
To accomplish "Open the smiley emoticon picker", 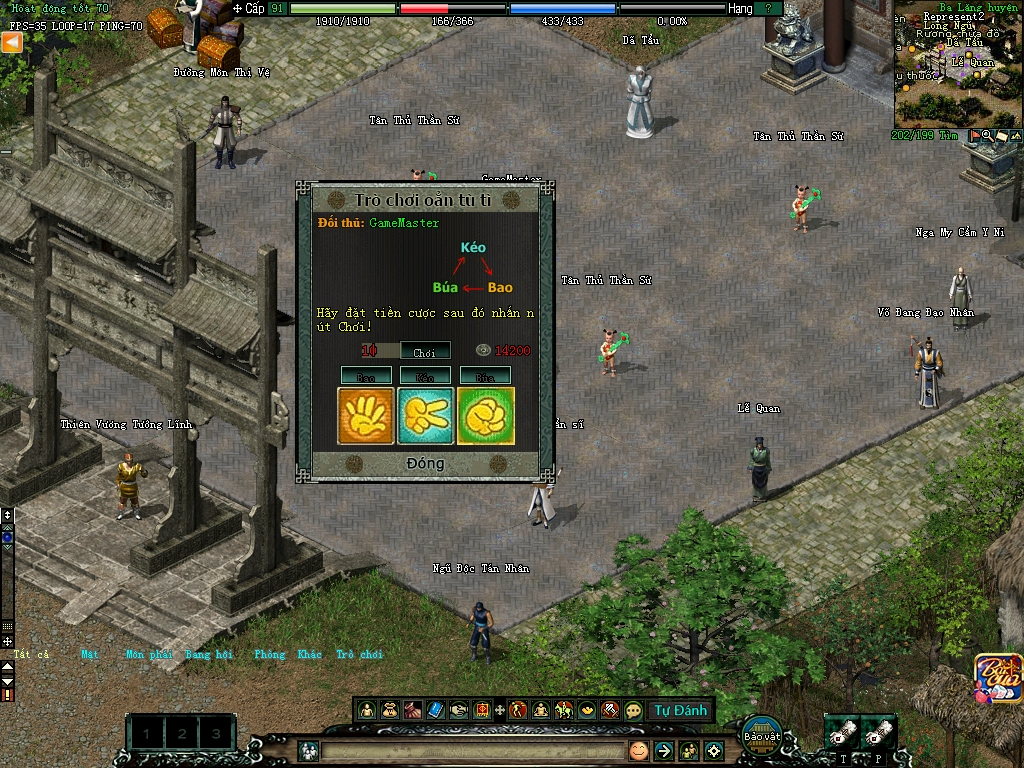I will click(x=638, y=750).
